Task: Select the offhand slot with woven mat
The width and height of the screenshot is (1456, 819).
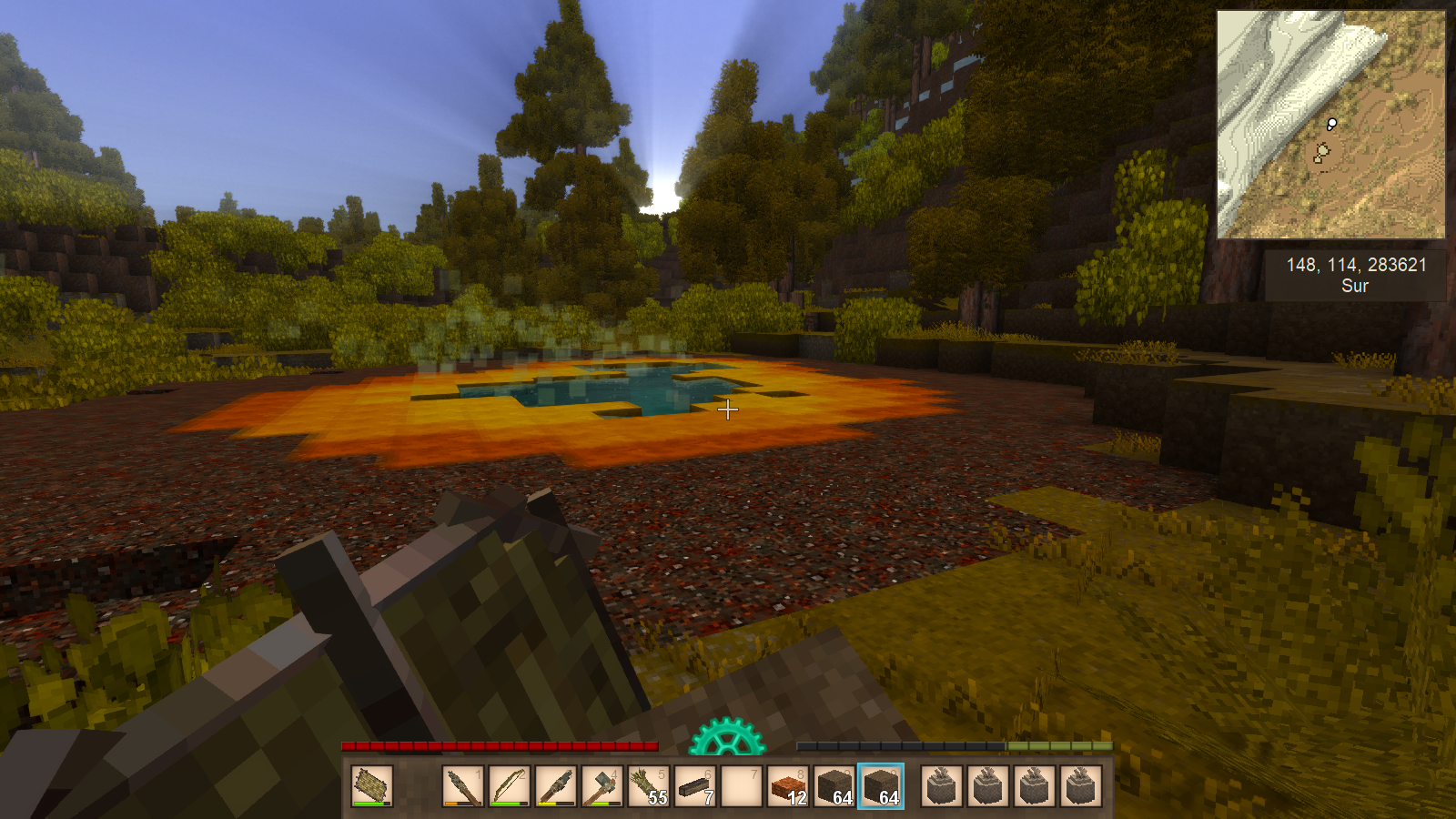Action: [371, 785]
